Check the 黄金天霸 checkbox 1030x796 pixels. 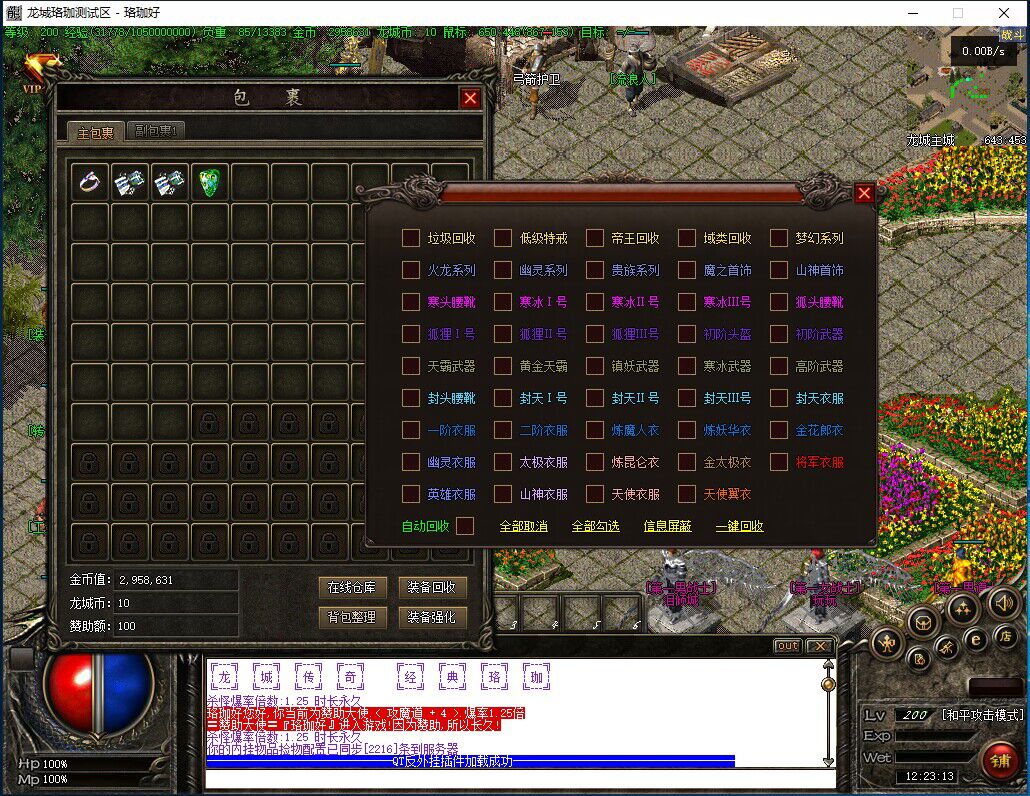(x=503, y=366)
